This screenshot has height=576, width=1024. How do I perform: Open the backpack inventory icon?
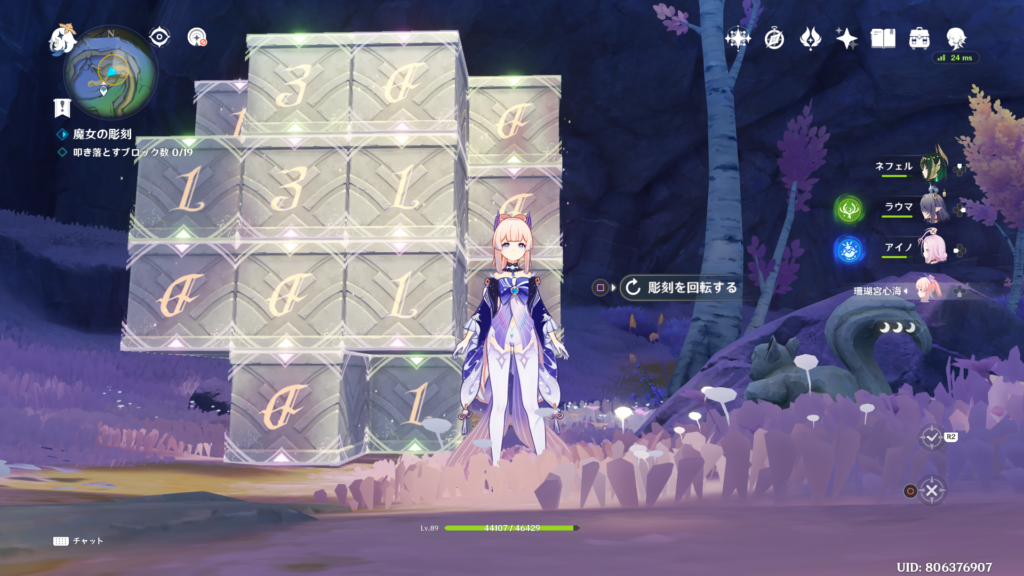point(919,39)
